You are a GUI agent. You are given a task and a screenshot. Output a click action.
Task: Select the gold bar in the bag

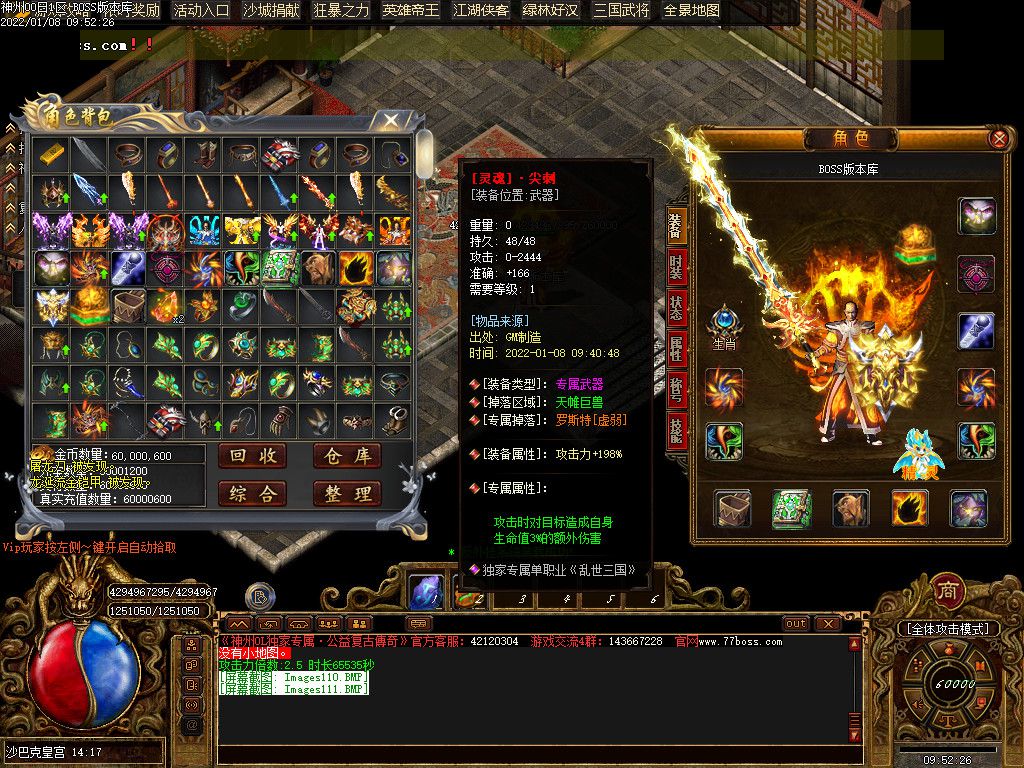[50, 153]
